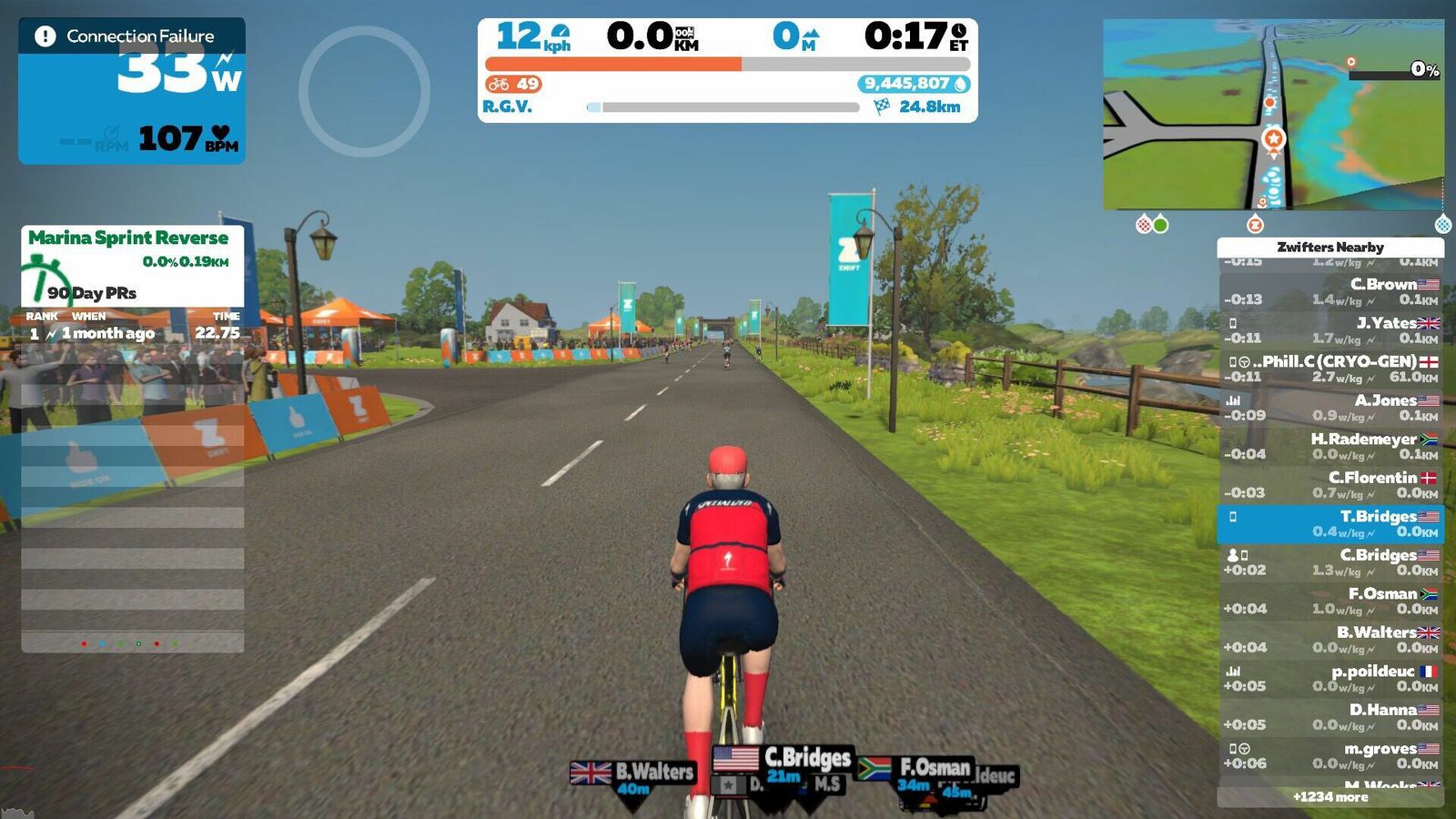Select D.Hanna in Zwifters Nearby
This screenshot has width=1456, height=819.
coord(1330,717)
